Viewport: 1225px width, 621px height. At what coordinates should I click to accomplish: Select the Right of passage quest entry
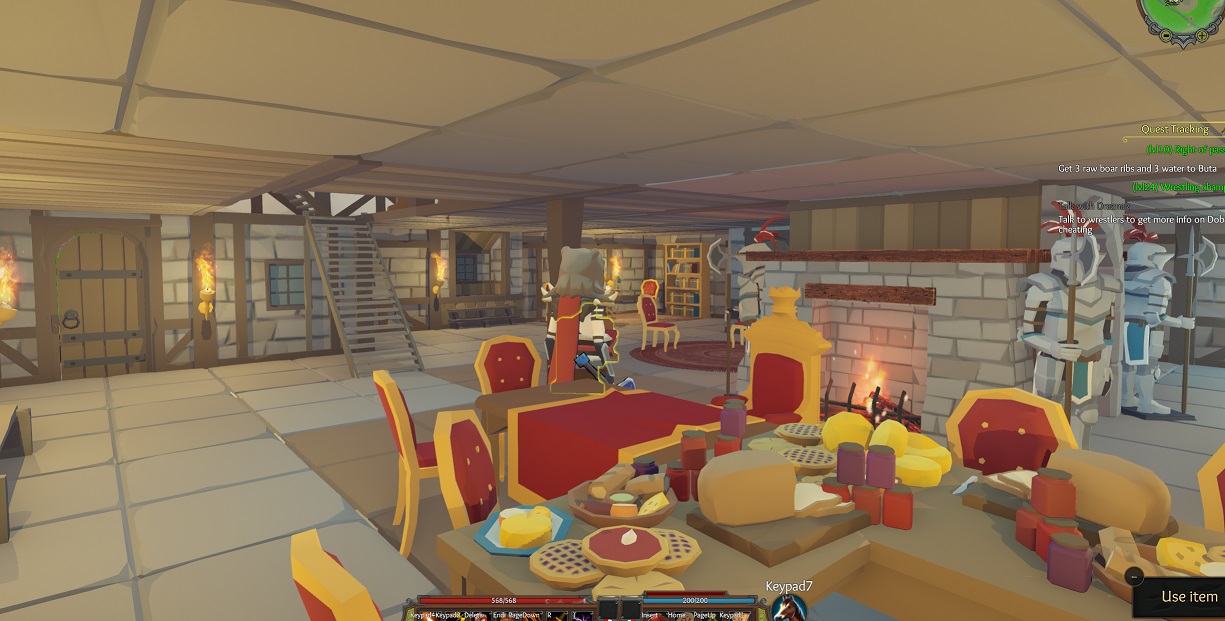pyautogui.click(x=1185, y=149)
